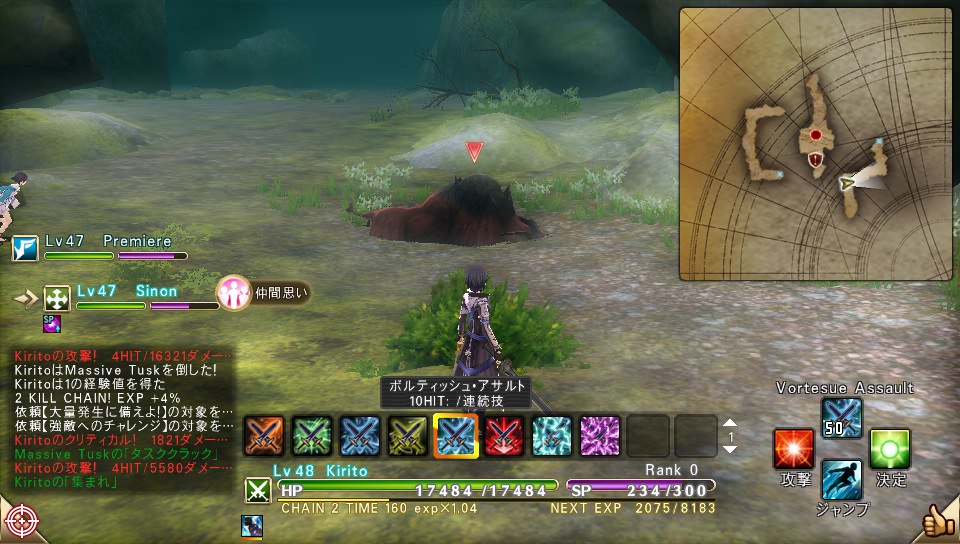Image resolution: width=960 pixels, height=544 pixels.
Task: Switch to the next skill palette page
Action: tap(730, 449)
